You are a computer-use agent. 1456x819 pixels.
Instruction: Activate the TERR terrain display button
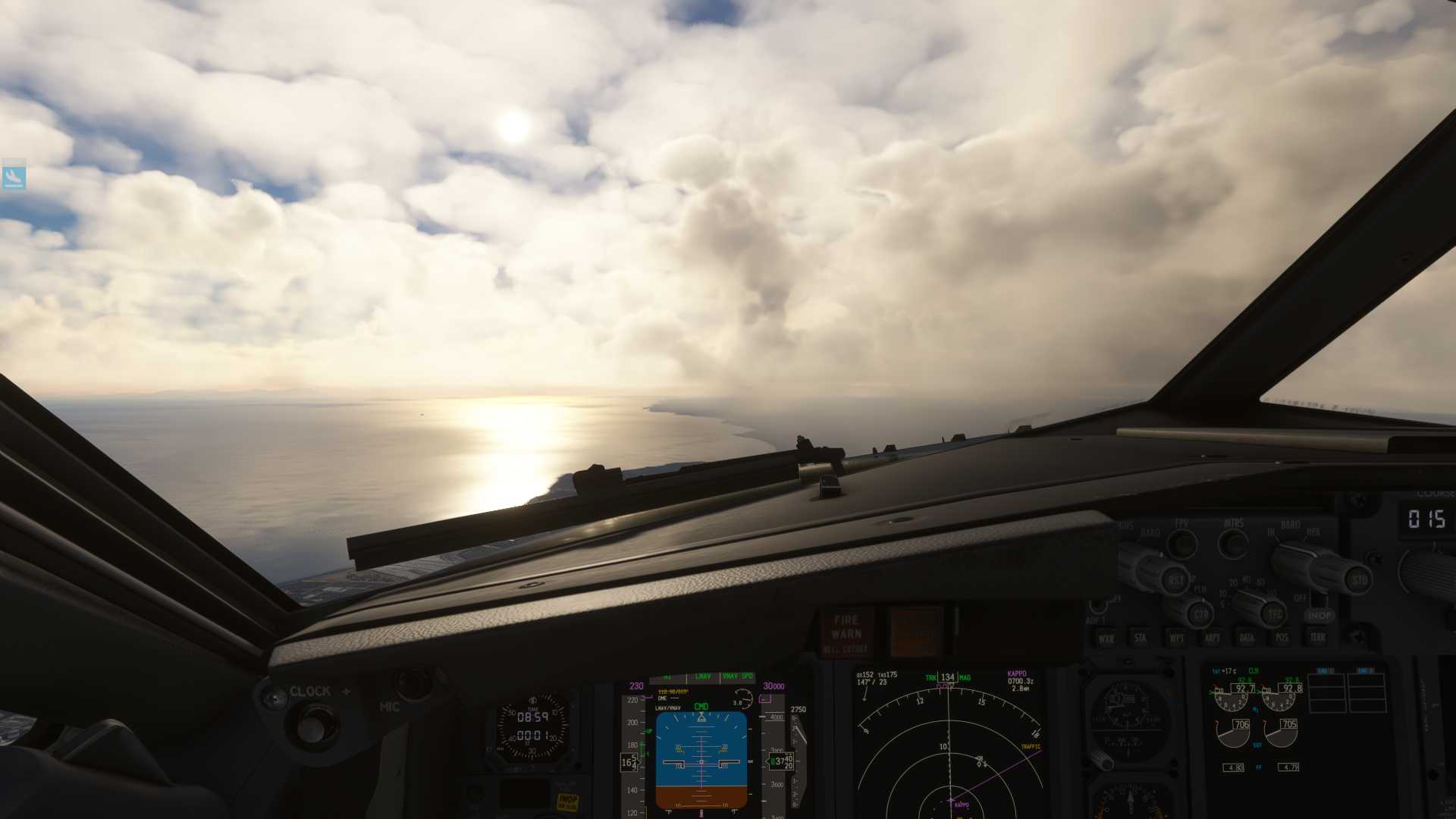pyautogui.click(x=1318, y=637)
